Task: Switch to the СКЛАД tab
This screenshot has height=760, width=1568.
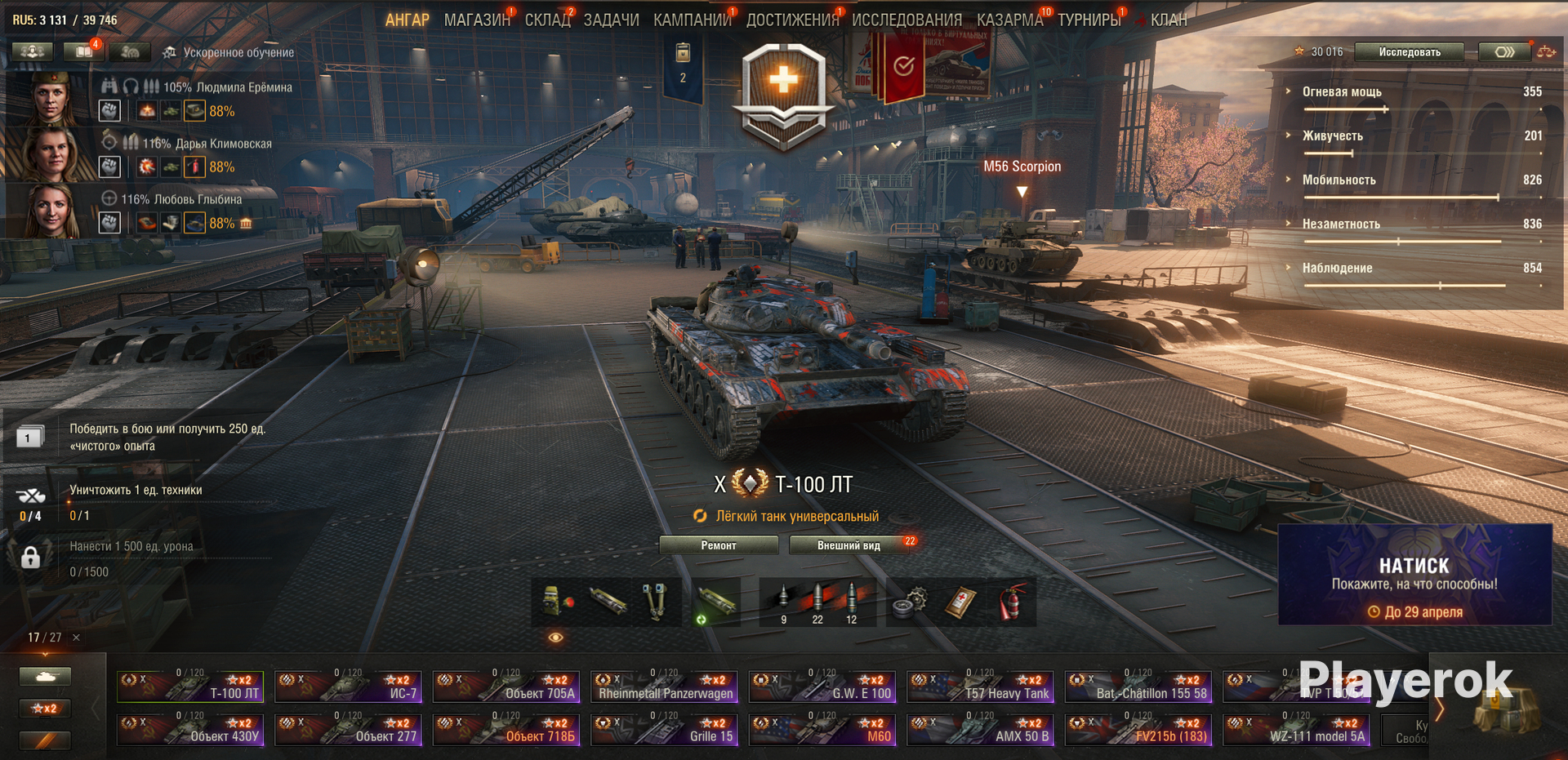Action: pos(547,20)
